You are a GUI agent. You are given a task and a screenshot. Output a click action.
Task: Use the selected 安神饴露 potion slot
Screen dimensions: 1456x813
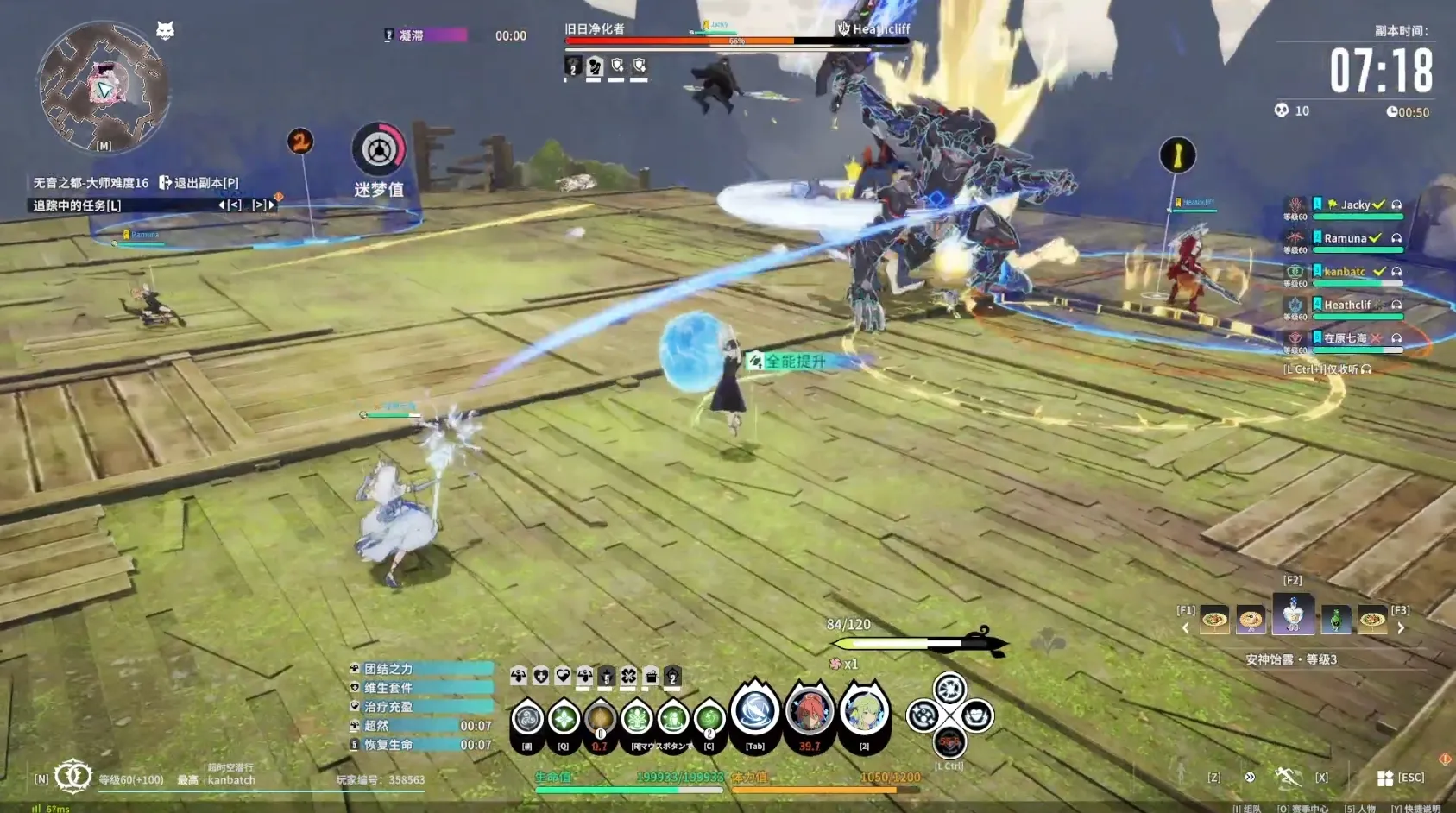tap(1292, 614)
